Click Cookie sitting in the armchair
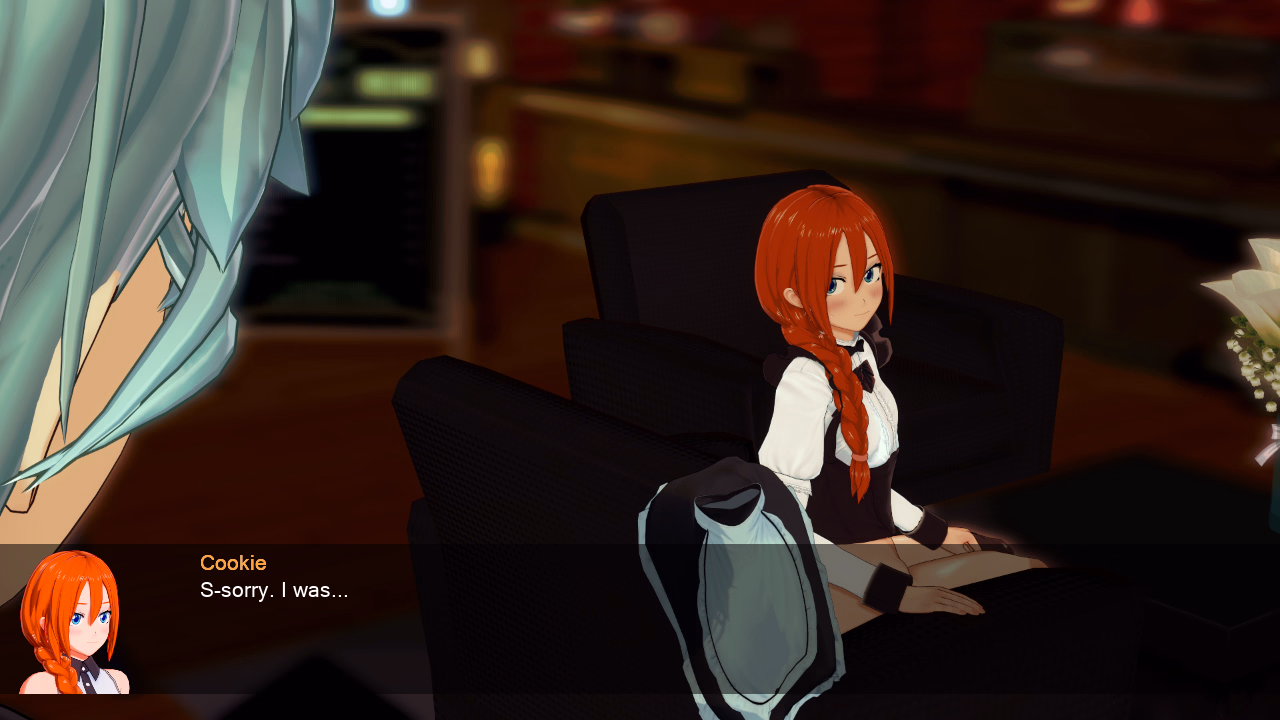This screenshot has height=720, width=1280. pyautogui.click(x=860, y=400)
